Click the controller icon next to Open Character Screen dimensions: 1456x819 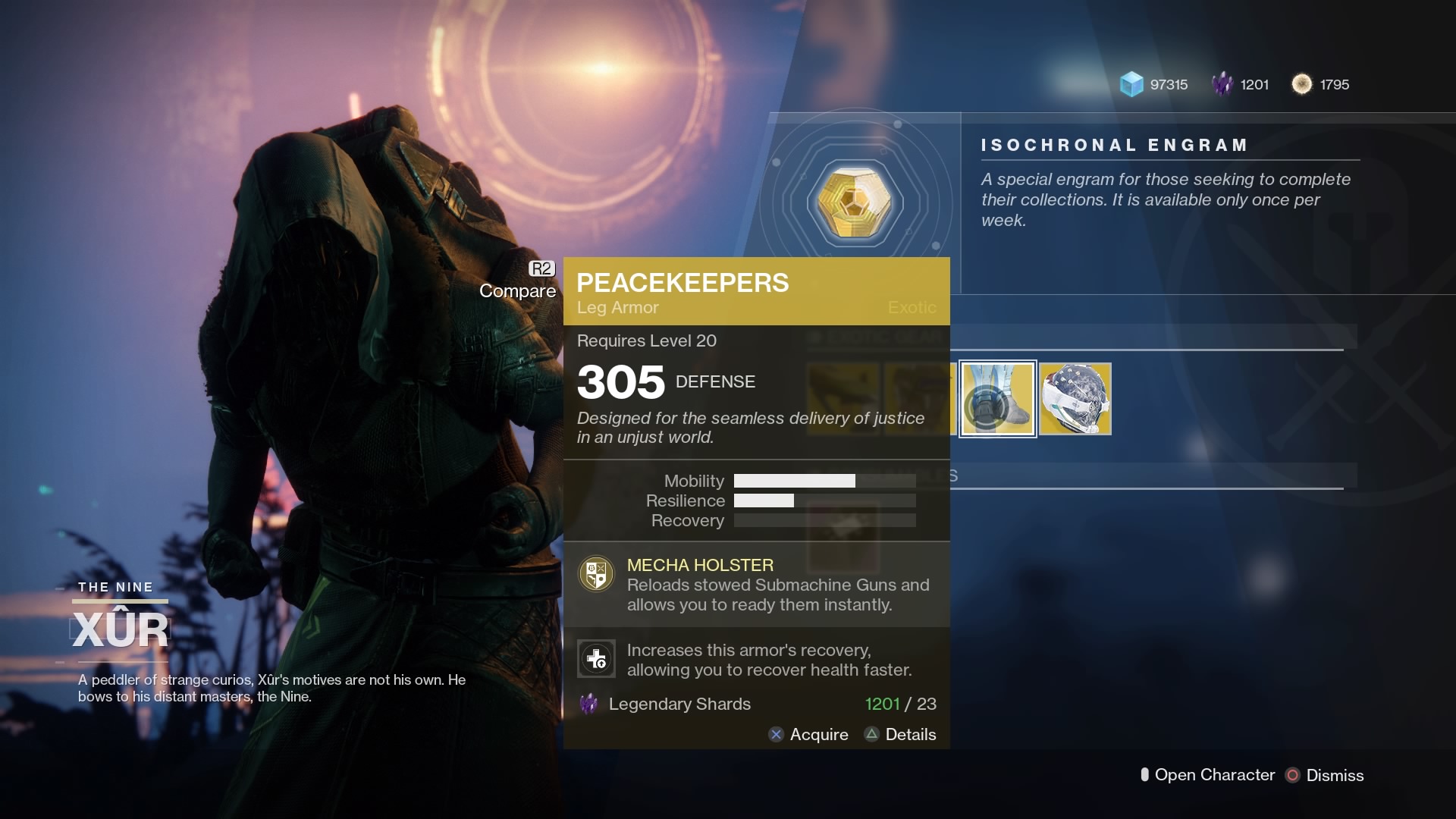click(1145, 775)
